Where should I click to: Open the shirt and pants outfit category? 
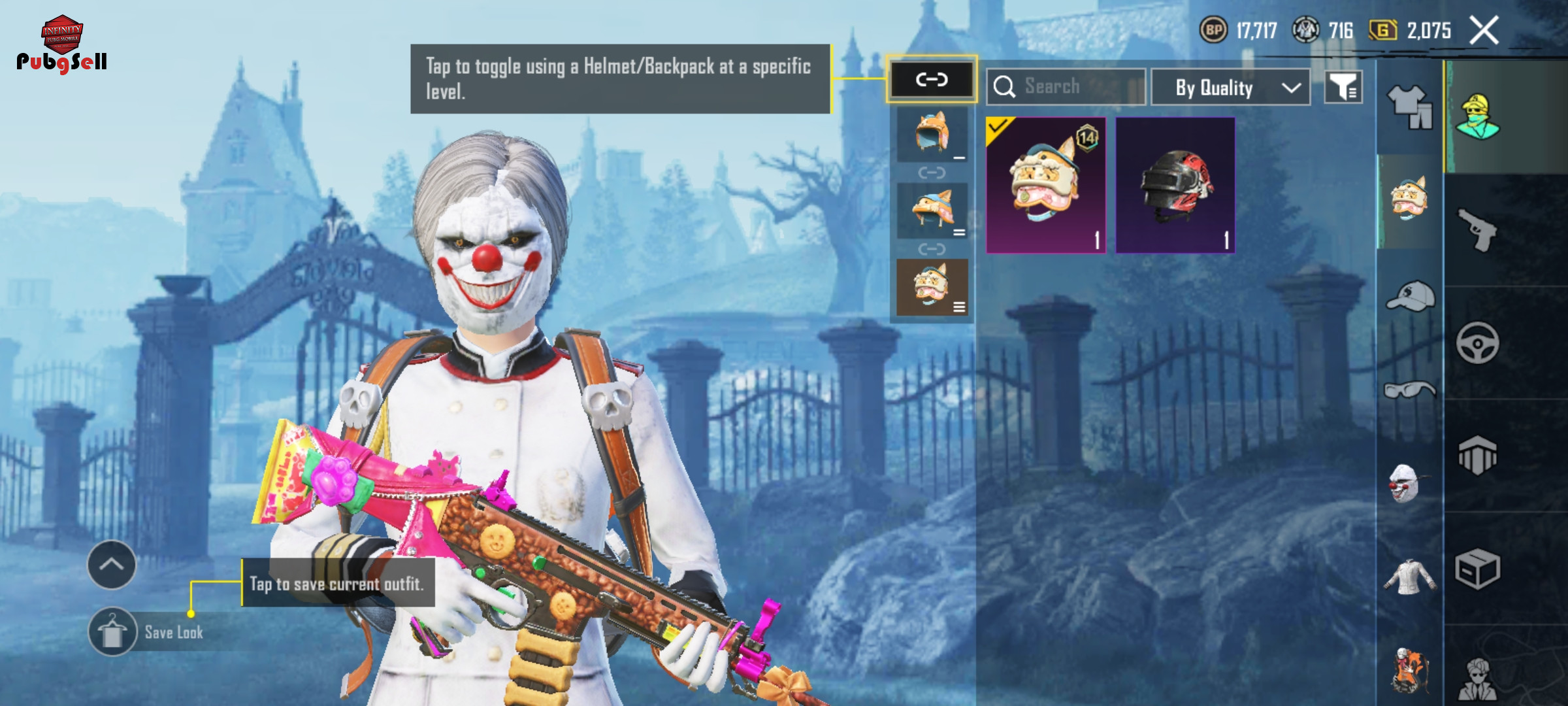[1410, 107]
